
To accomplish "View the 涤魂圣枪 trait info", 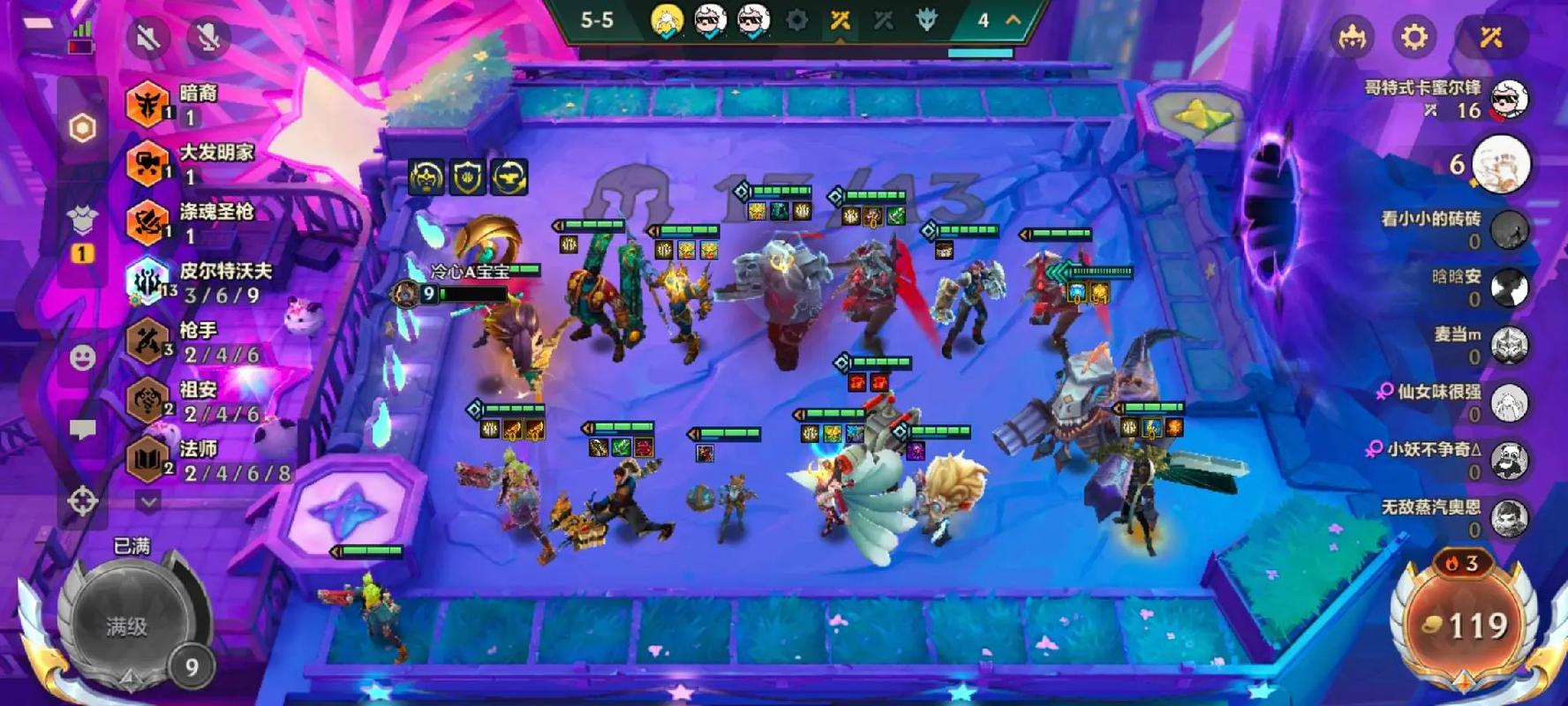I will click(147, 222).
